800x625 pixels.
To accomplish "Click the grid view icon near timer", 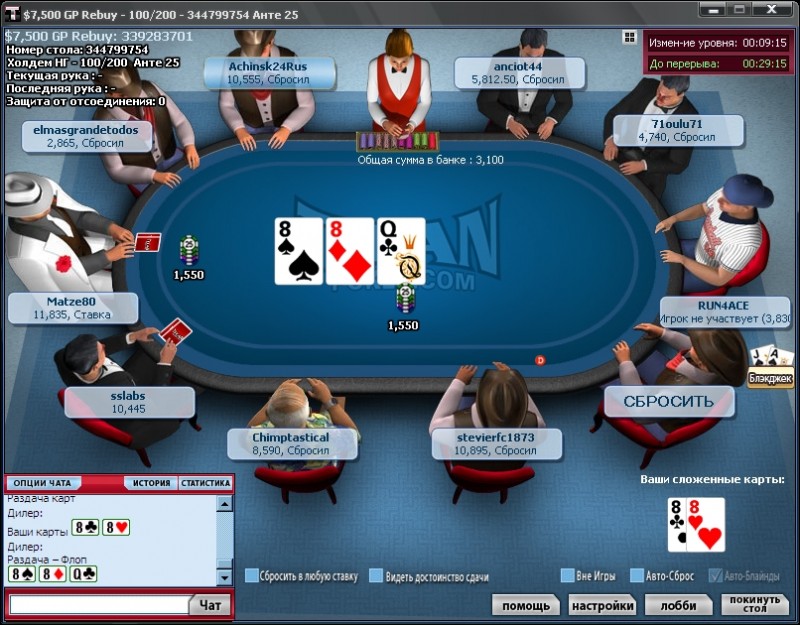I will pyautogui.click(x=629, y=37).
